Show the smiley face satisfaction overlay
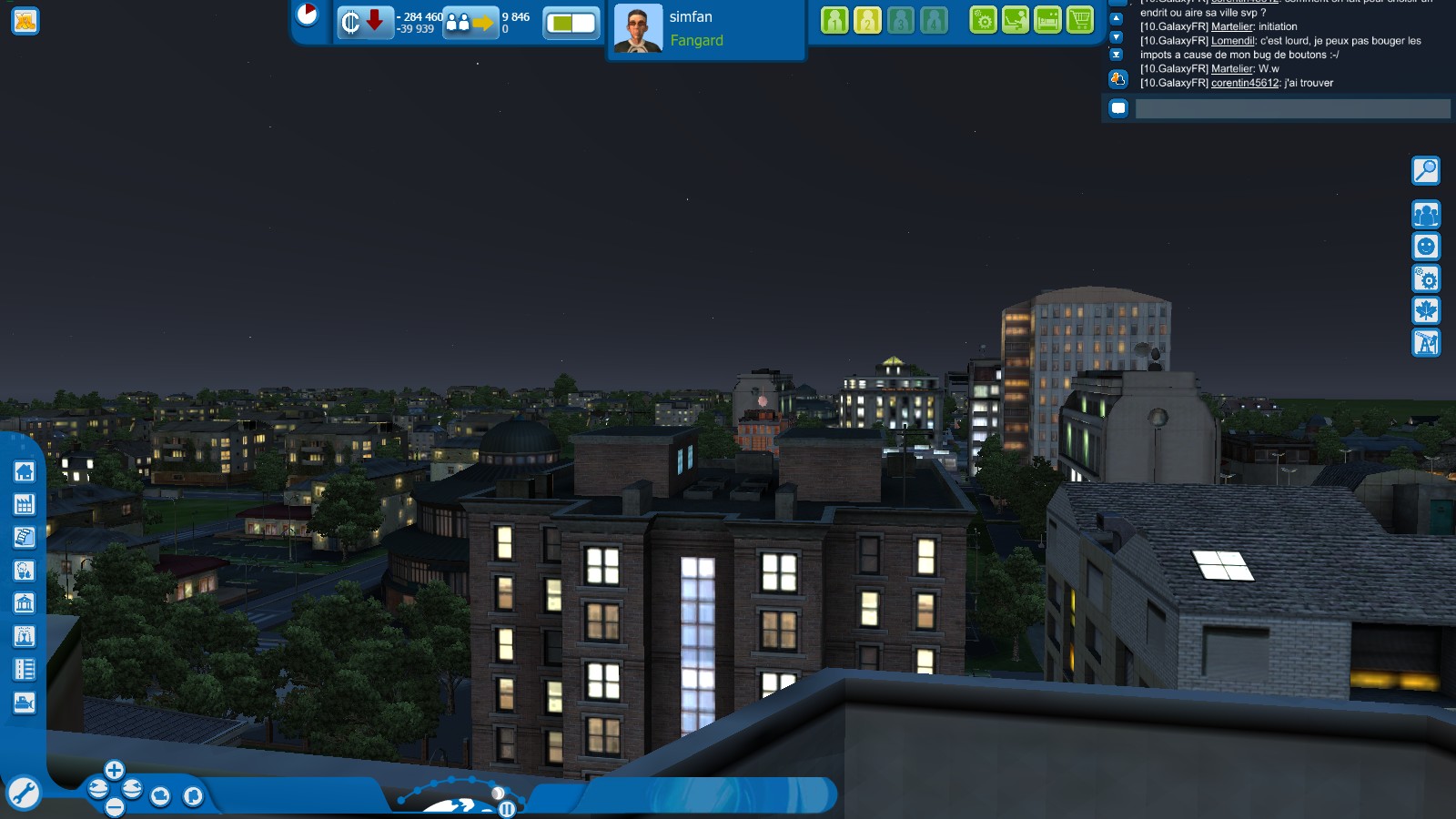 (x=1425, y=247)
